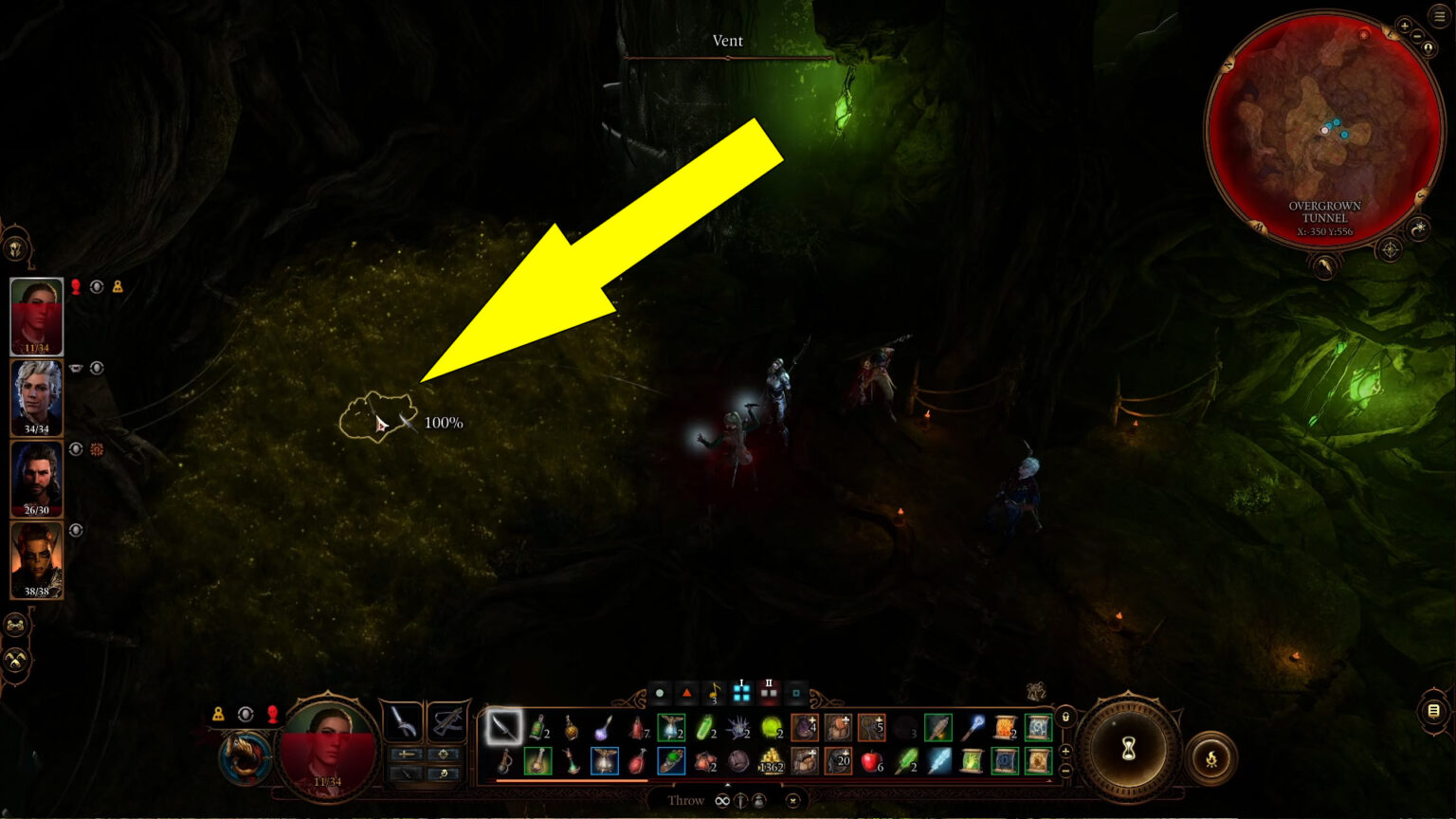Expand the hotbar with the up chevron
This screenshot has width=1456, height=819.
click(x=727, y=786)
